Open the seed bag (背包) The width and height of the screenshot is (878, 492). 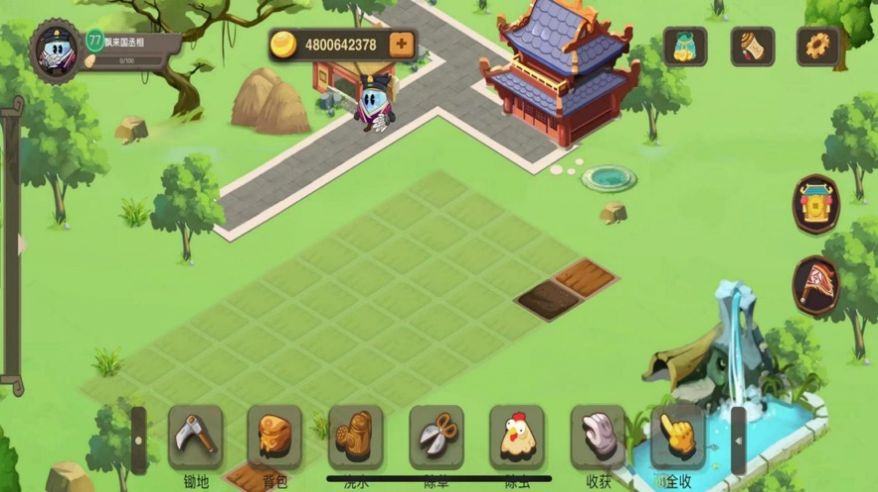click(274, 437)
